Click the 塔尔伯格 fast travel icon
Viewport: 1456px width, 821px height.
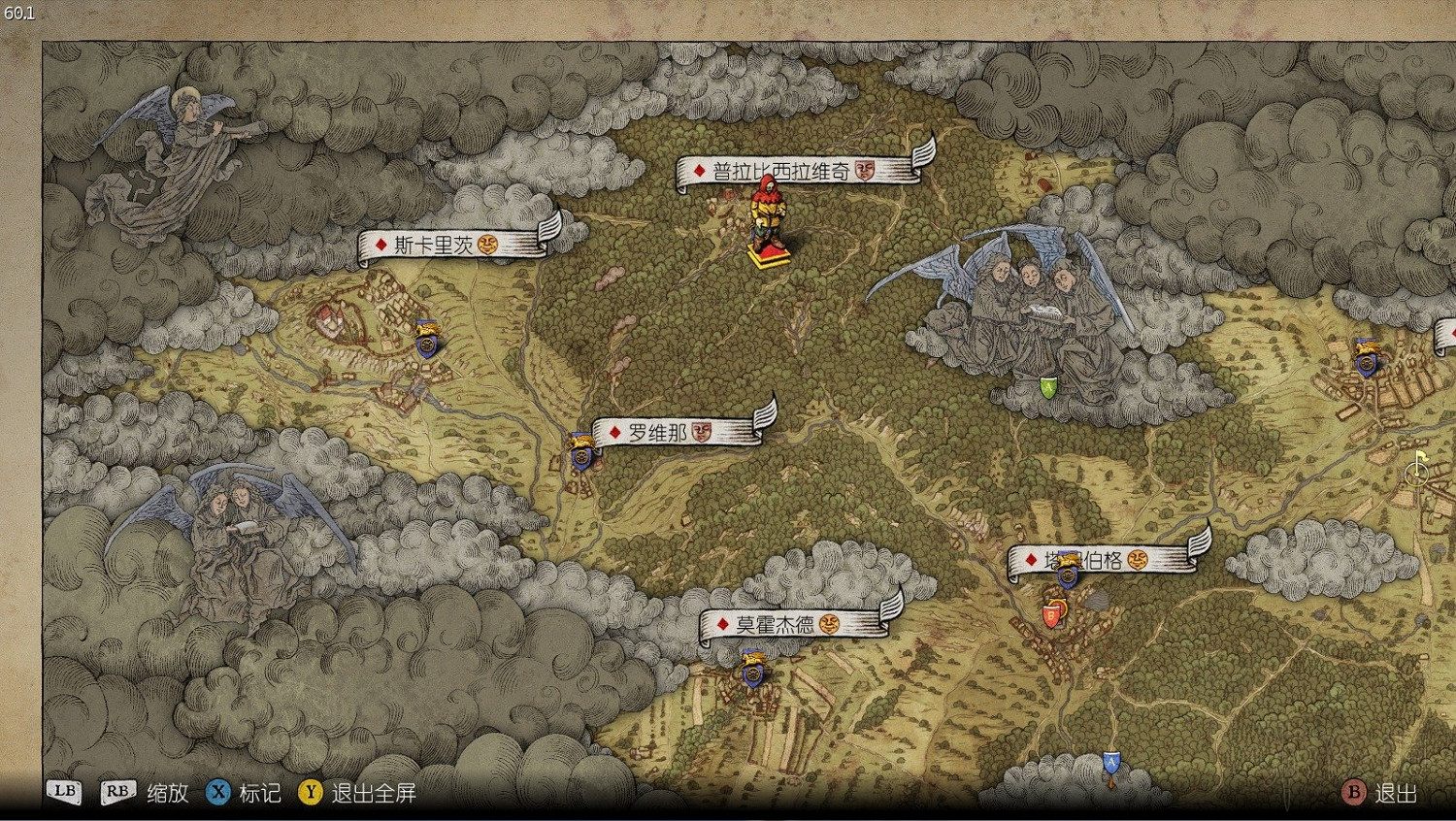click(x=1069, y=573)
